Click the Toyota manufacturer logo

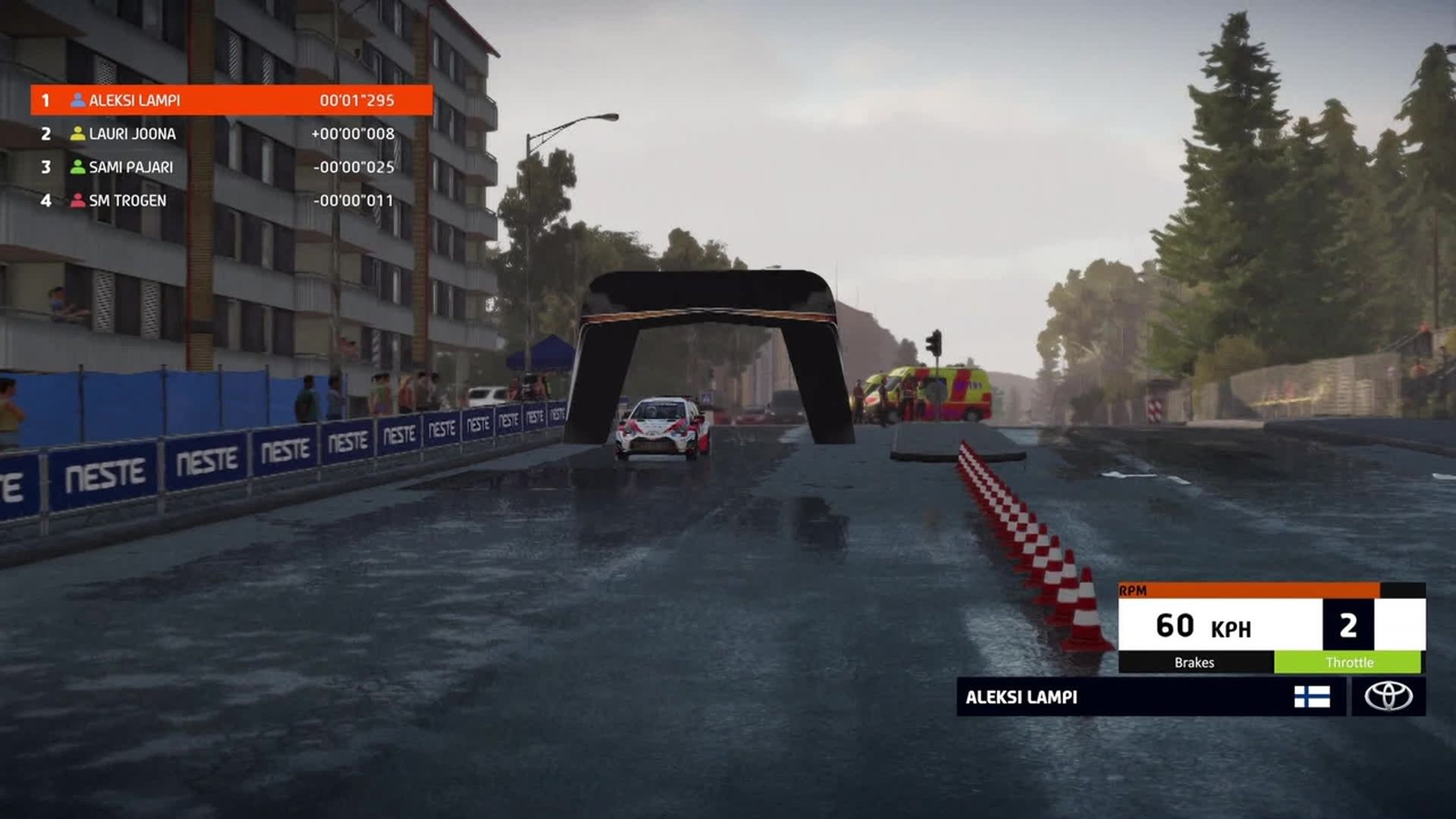(1389, 696)
